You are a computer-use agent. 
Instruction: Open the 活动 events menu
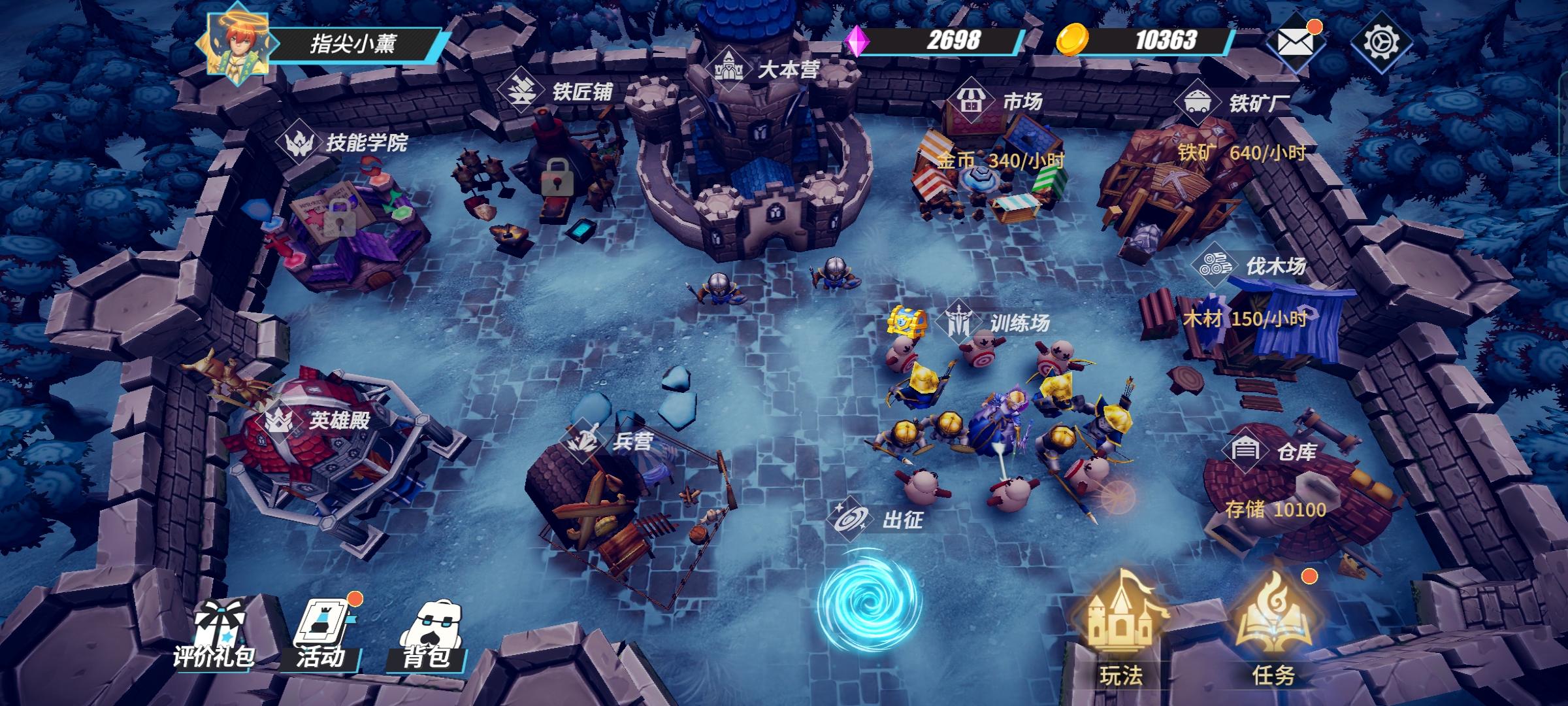pos(321,634)
